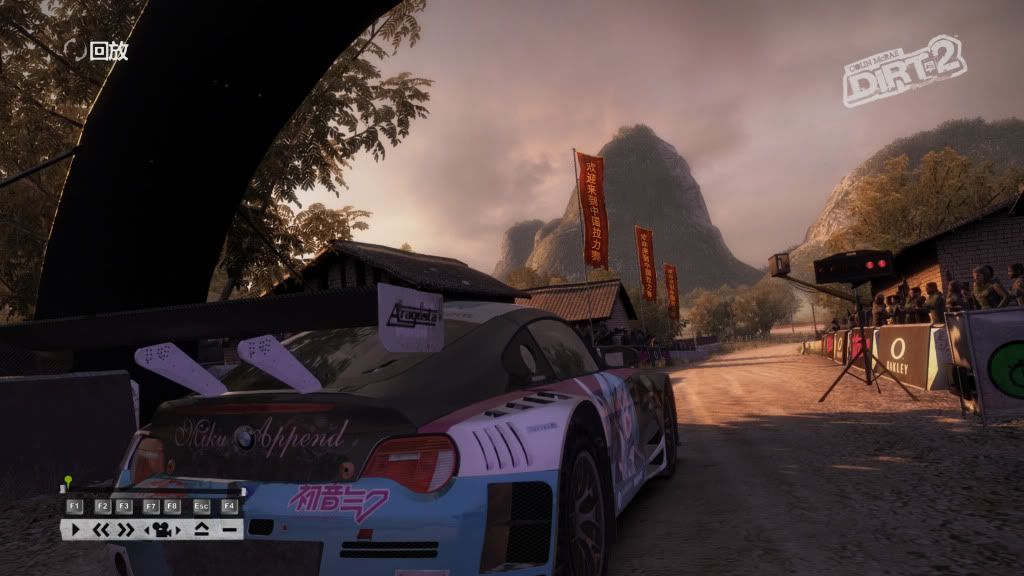The width and height of the screenshot is (1024, 576).
Task: Exit the replay with the eject icon
Action: 202,529
